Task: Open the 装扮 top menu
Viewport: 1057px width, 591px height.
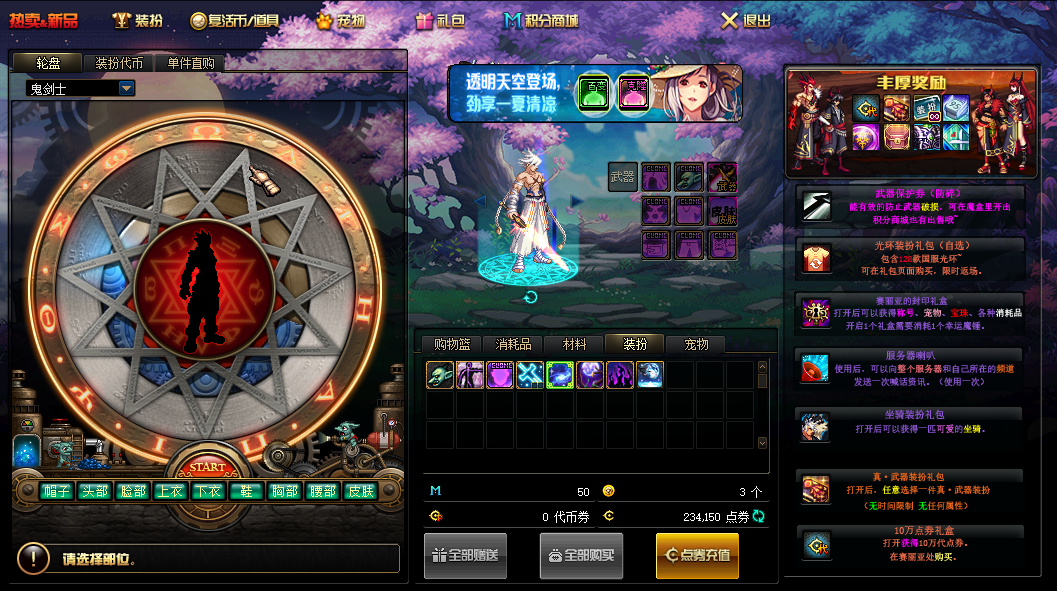Action: (138, 20)
